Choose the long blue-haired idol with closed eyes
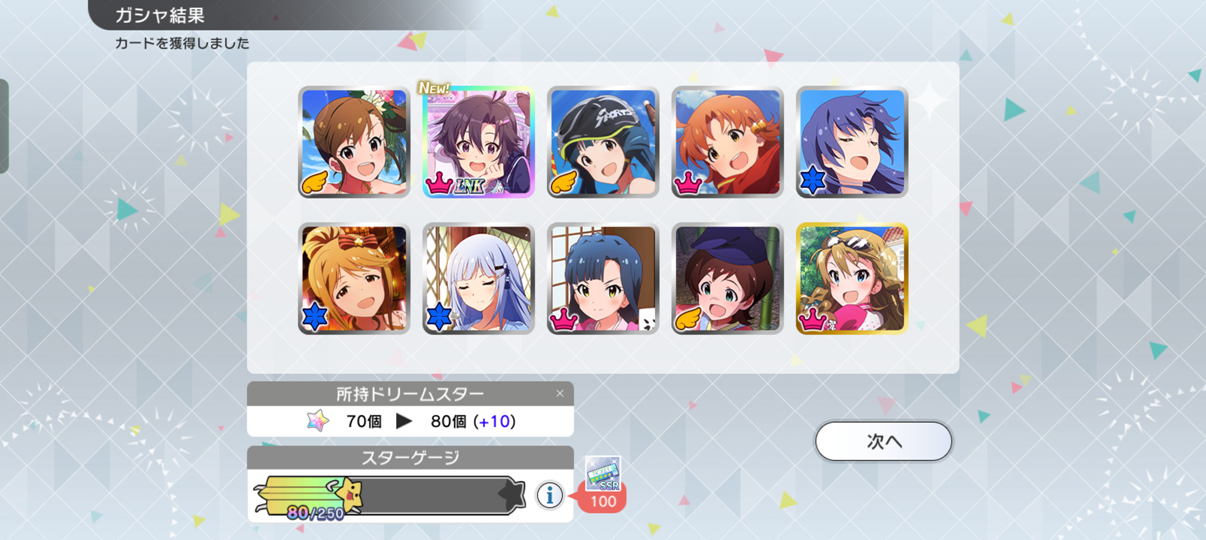This screenshot has height=540, width=1206. click(x=852, y=142)
